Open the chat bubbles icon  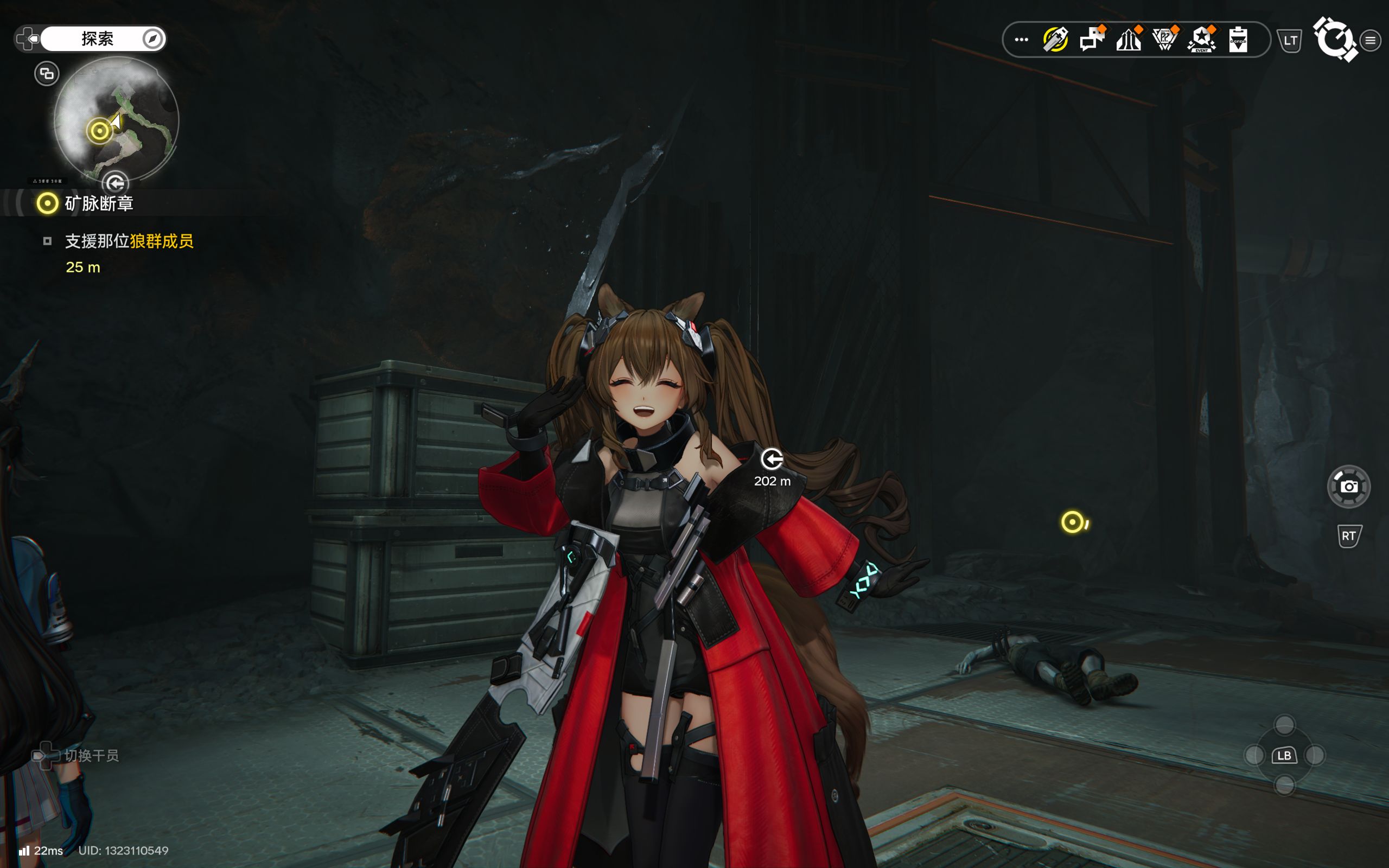1091,40
